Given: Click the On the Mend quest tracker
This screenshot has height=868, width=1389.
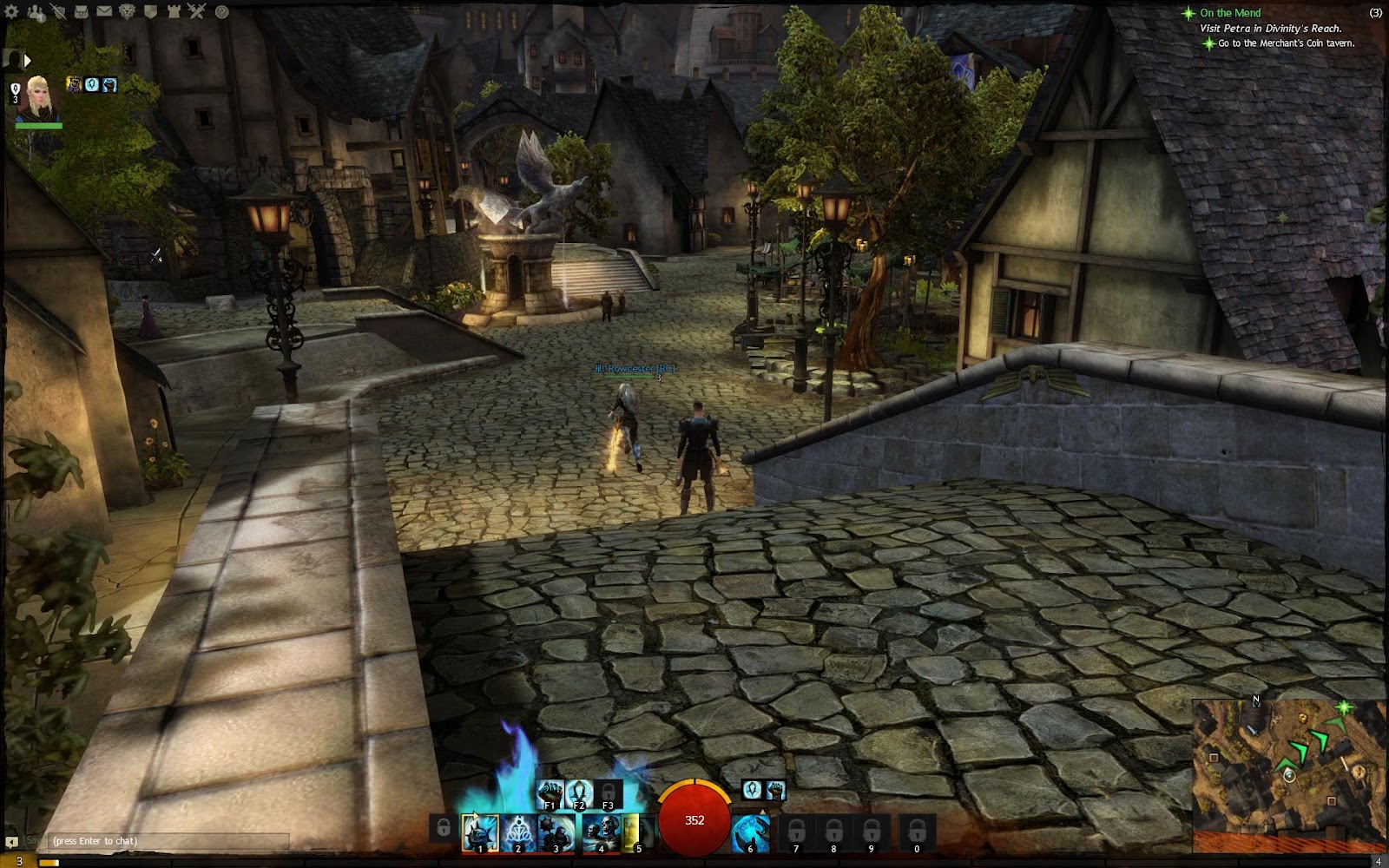Looking at the screenshot, I should tap(1230, 13).
